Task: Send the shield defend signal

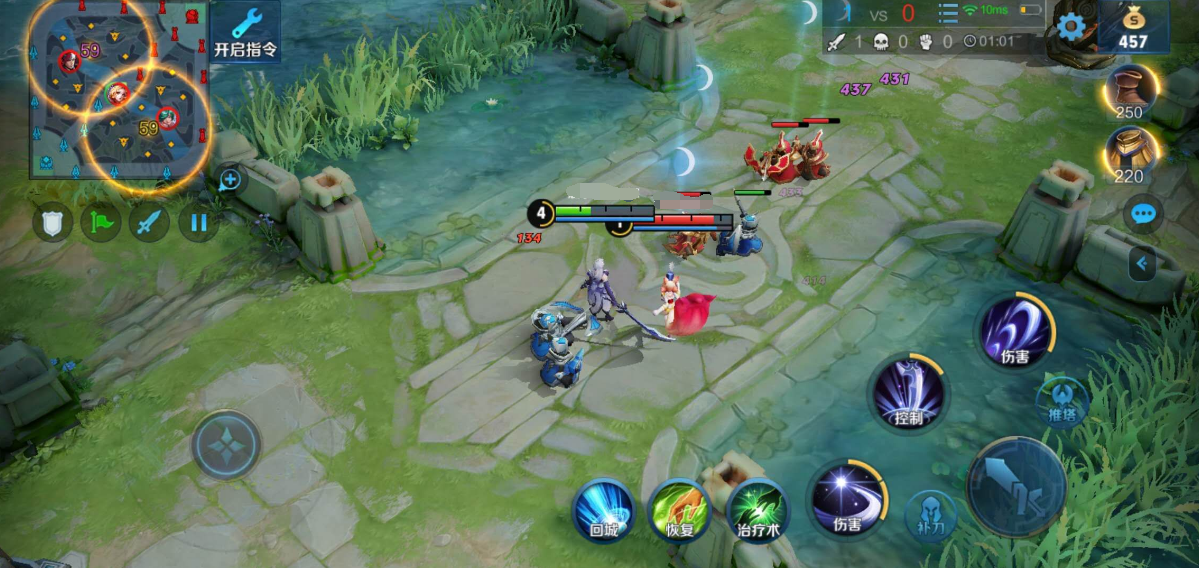Action: coord(52,222)
